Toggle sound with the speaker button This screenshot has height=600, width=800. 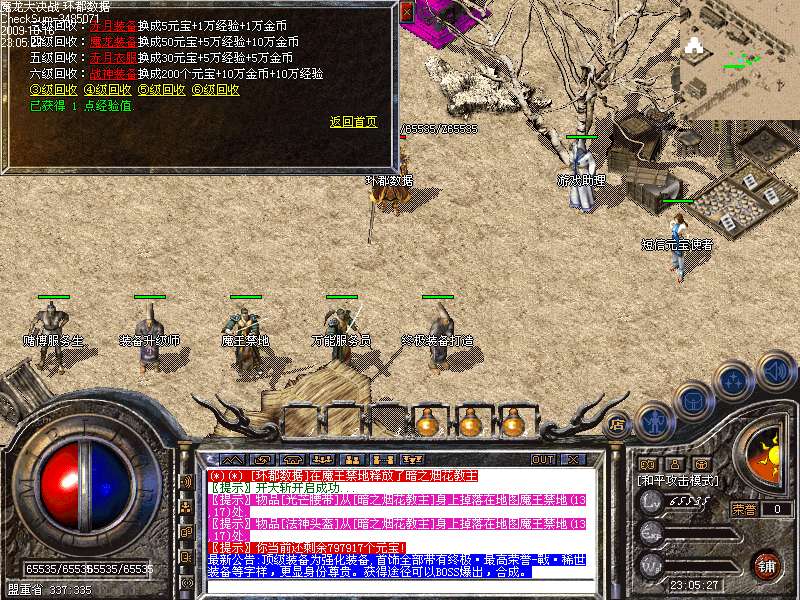point(776,370)
